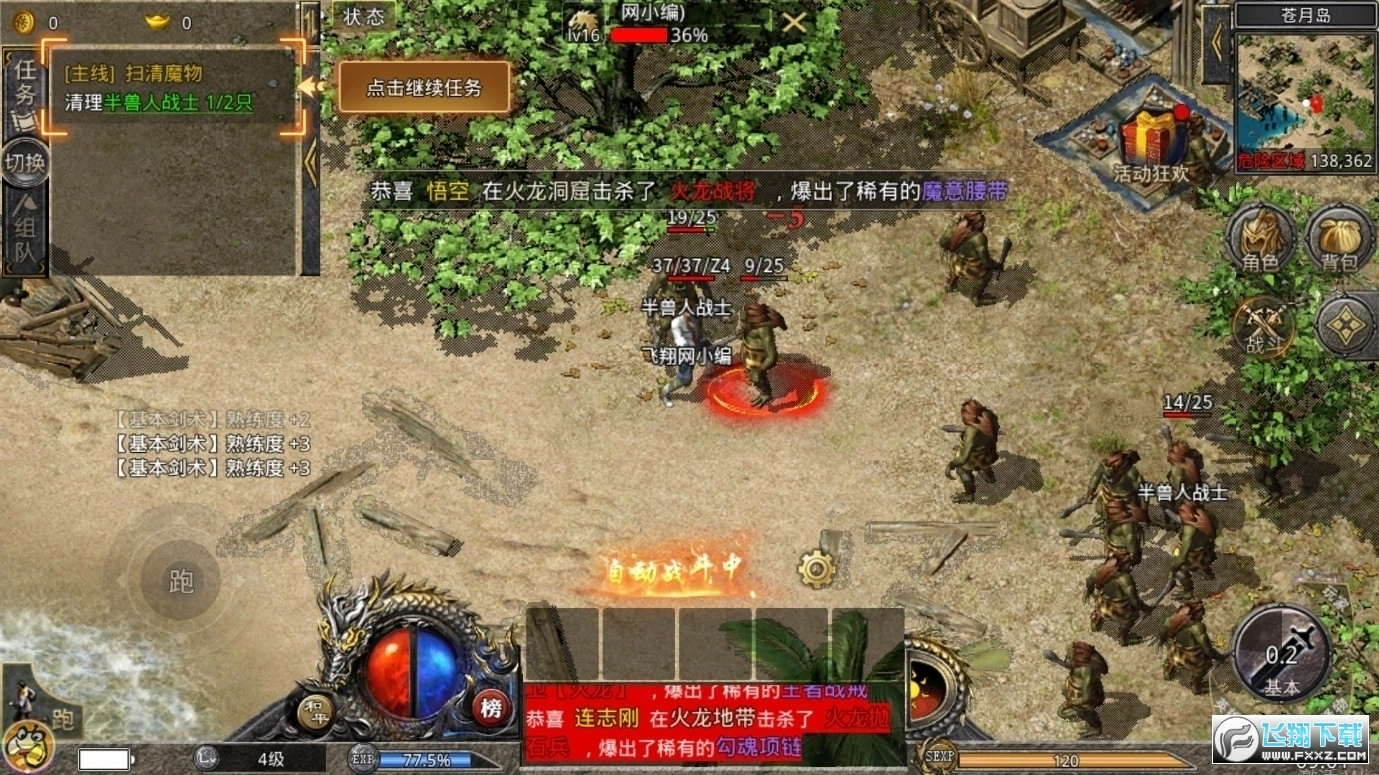The height and width of the screenshot is (775, 1379).
Task: Open the 战斗 battle icon
Action: click(x=1262, y=330)
